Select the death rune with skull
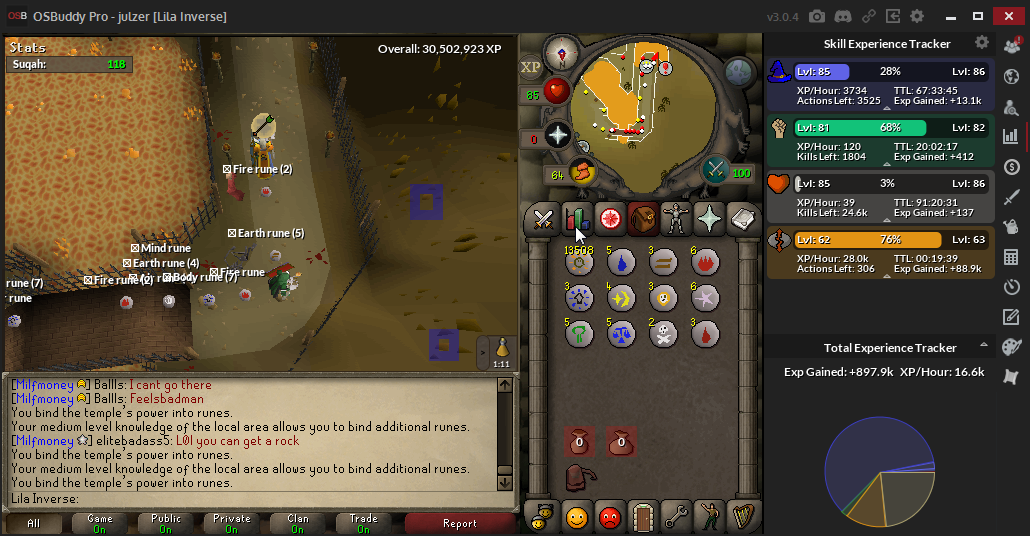Screen dimensions: 1030x536 click(662, 334)
